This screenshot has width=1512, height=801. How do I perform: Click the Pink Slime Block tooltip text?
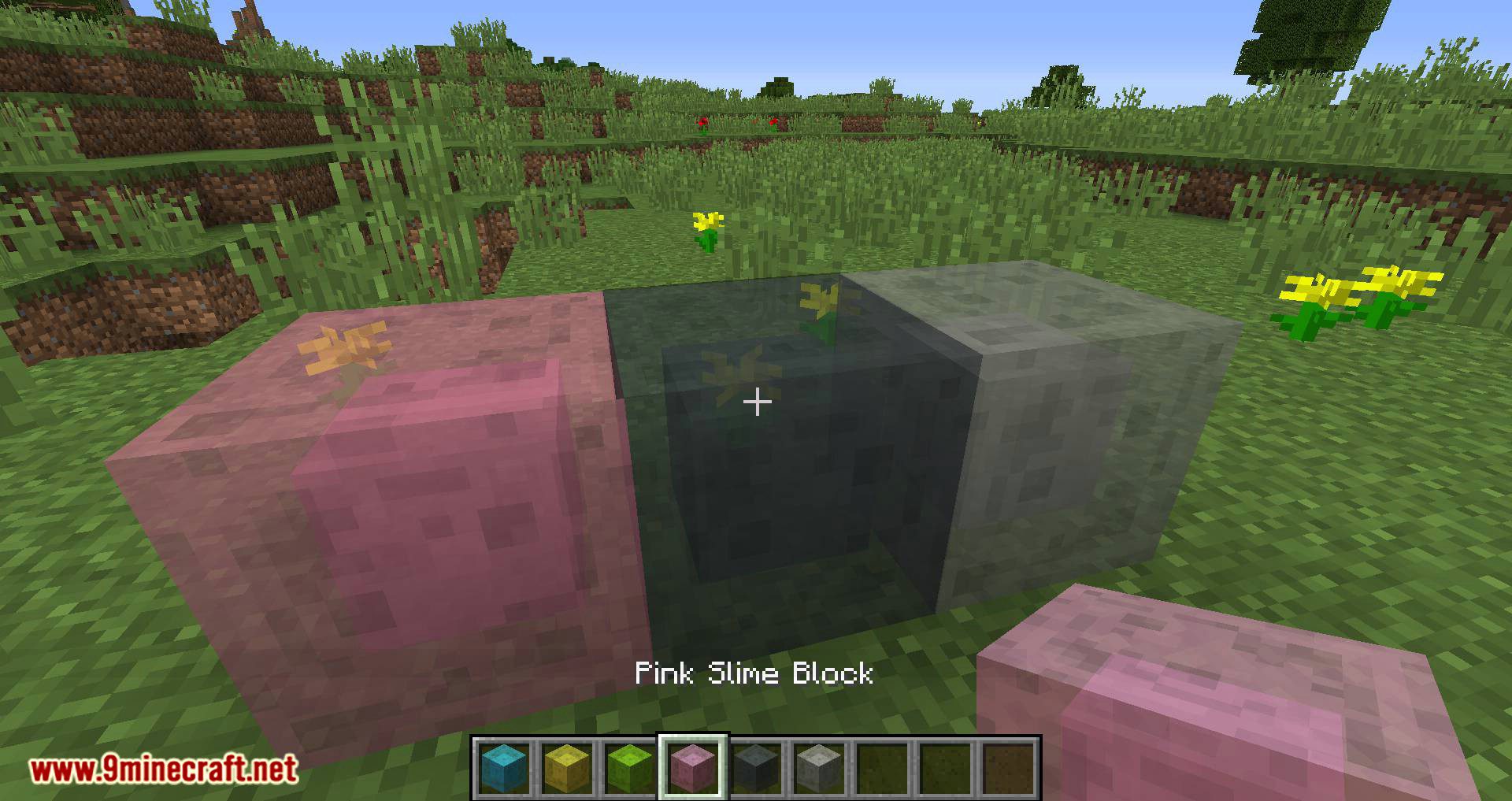[754, 674]
